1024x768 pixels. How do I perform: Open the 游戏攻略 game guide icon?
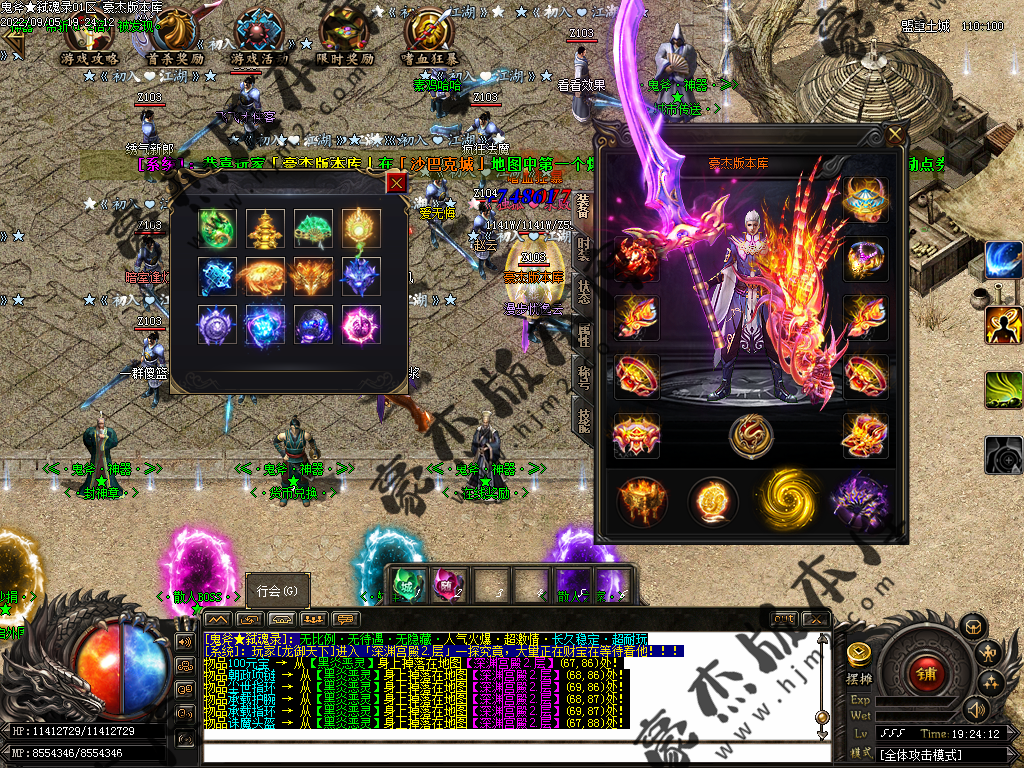pyautogui.click(x=90, y=36)
